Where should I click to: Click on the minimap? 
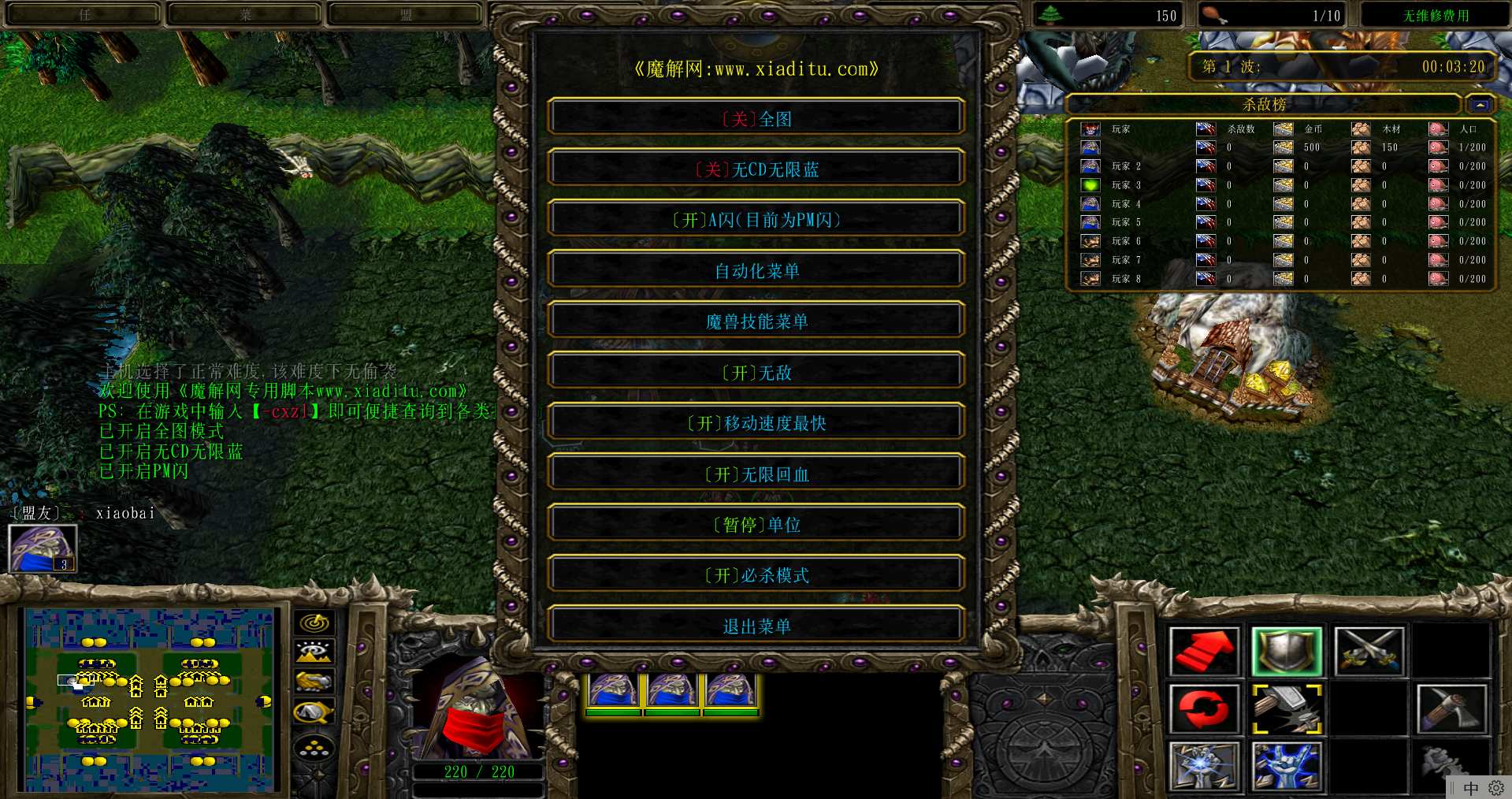point(150,700)
